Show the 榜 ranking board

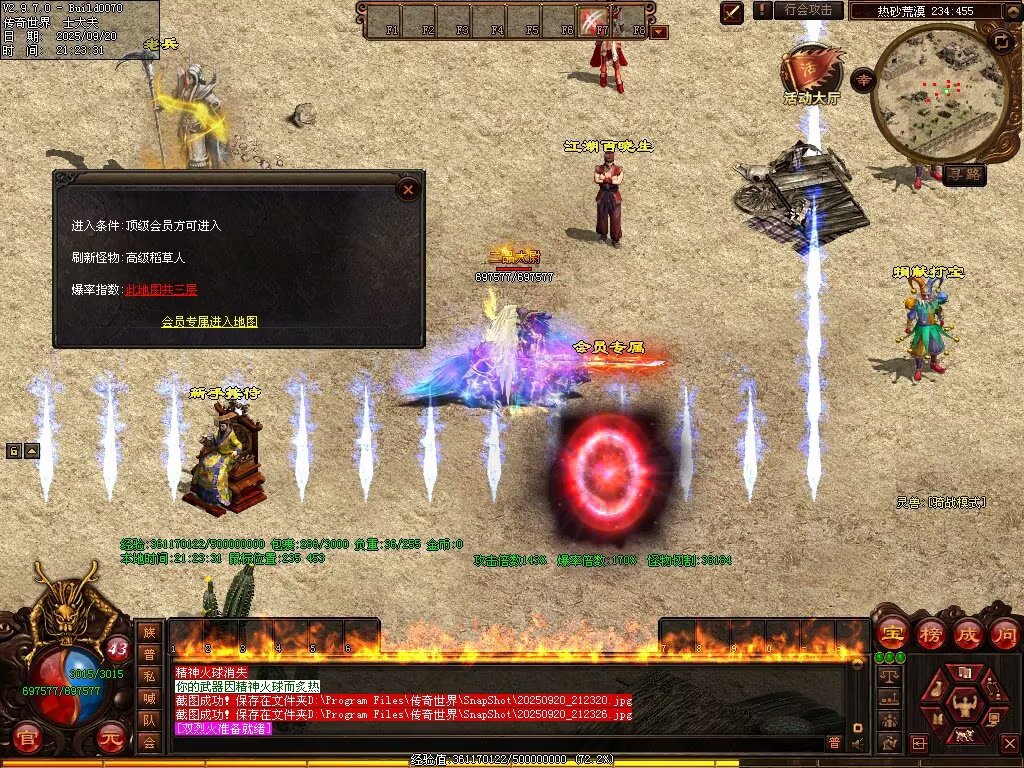pyautogui.click(x=930, y=633)
